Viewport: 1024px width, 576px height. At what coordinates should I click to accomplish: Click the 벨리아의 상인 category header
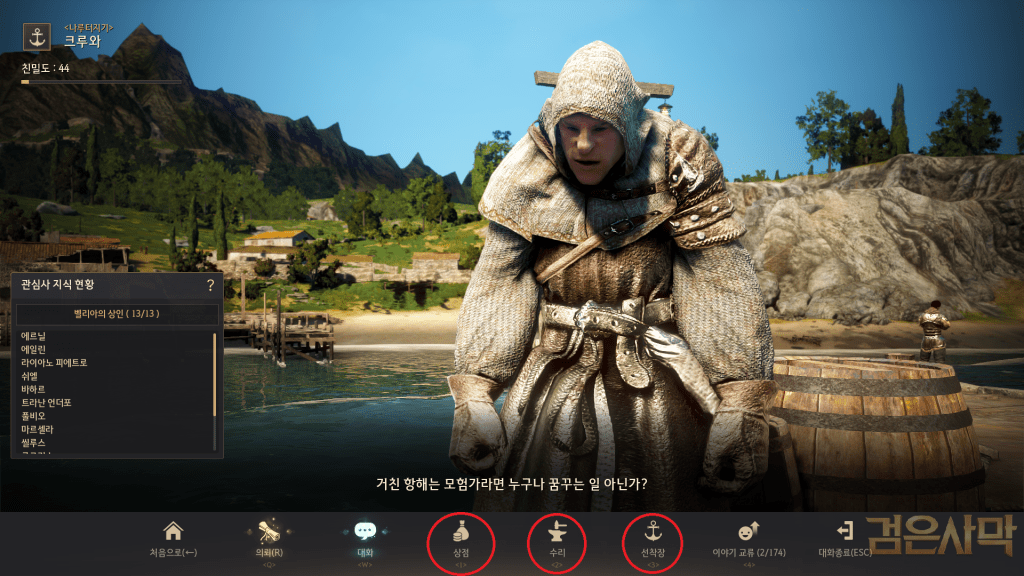(117, 314)
